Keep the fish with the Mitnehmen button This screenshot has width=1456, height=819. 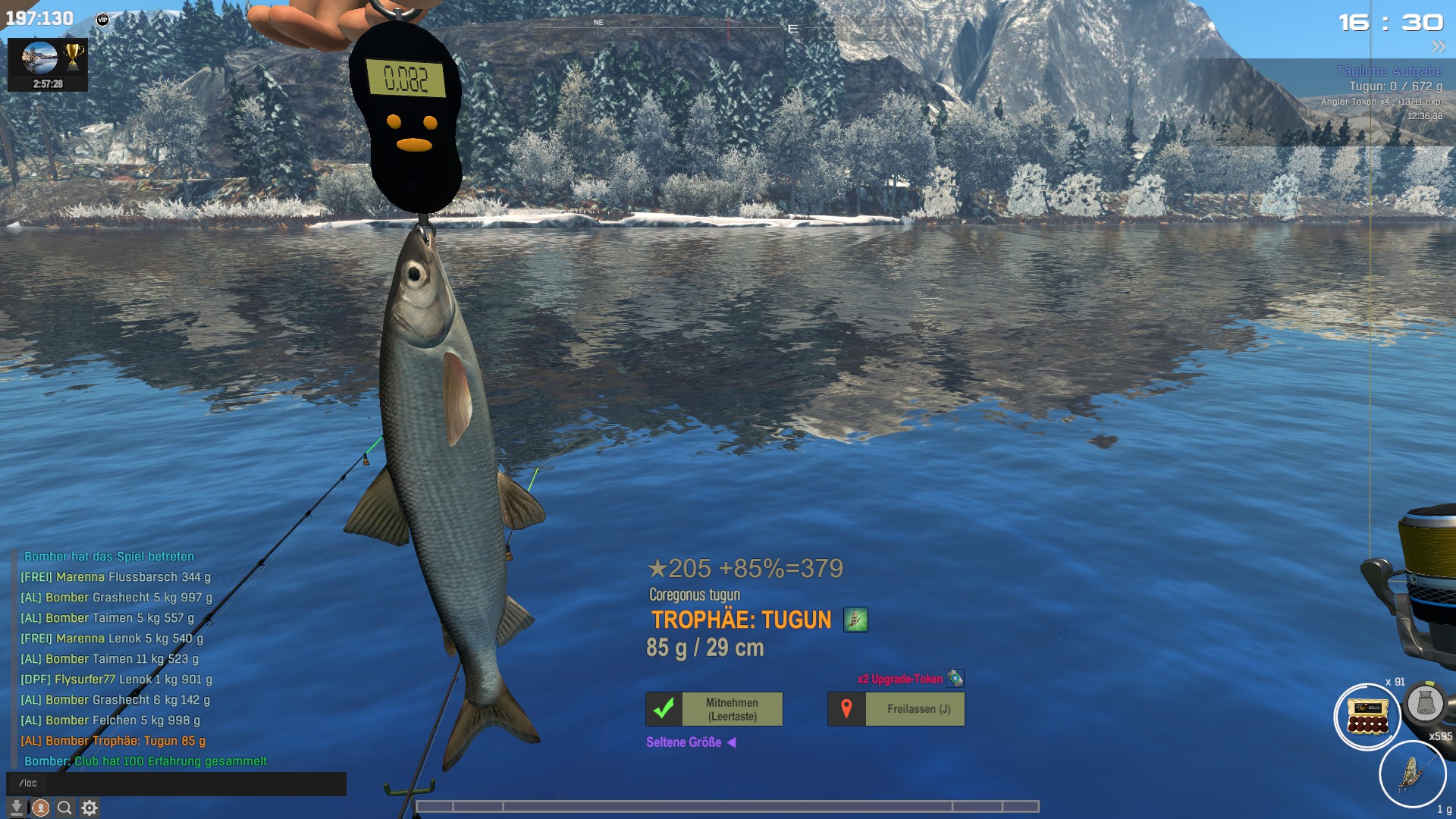pos(714,709)
